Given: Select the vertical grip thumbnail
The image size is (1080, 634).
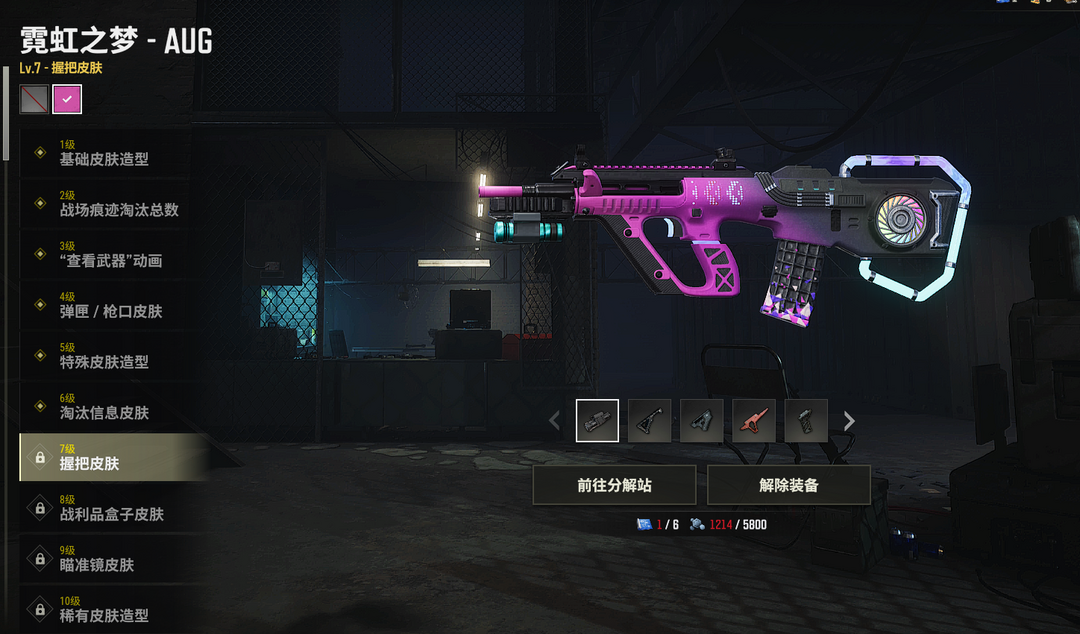Looking at the screenshot, I should pyautogui.click(x=805, y=421).
